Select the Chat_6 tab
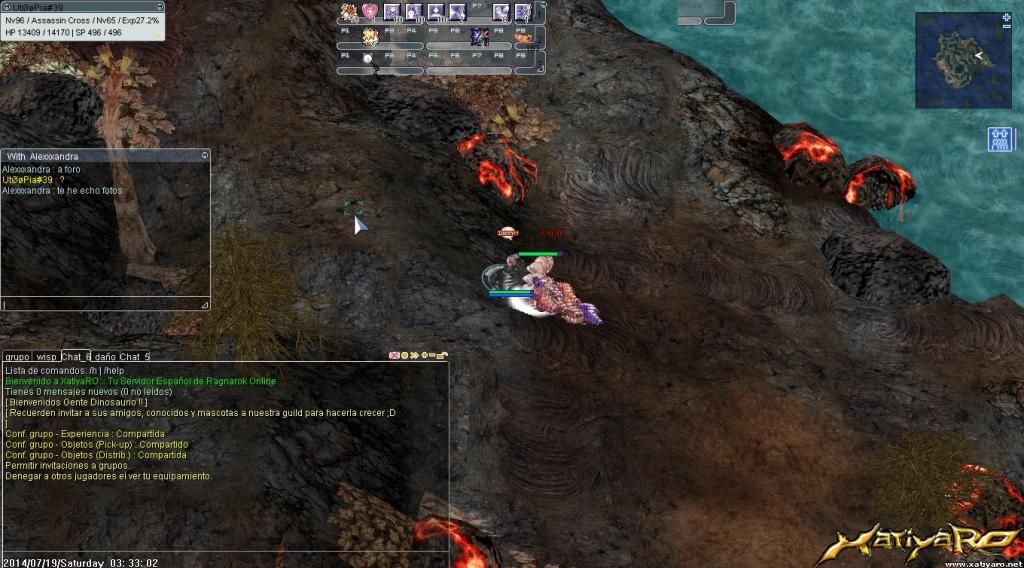1024x568 pixels. coord(76,356)
